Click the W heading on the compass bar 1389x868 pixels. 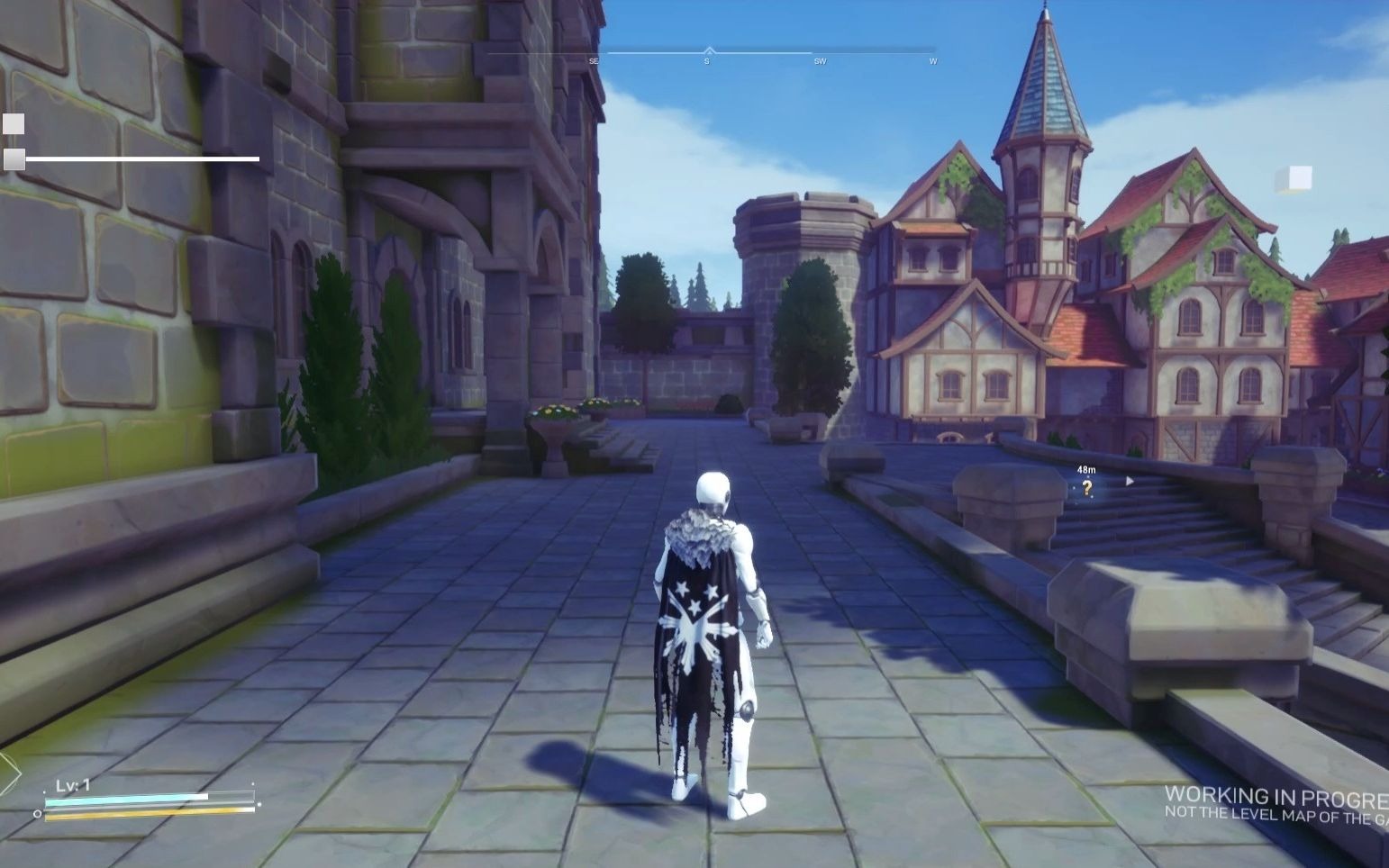pos(933,61)
